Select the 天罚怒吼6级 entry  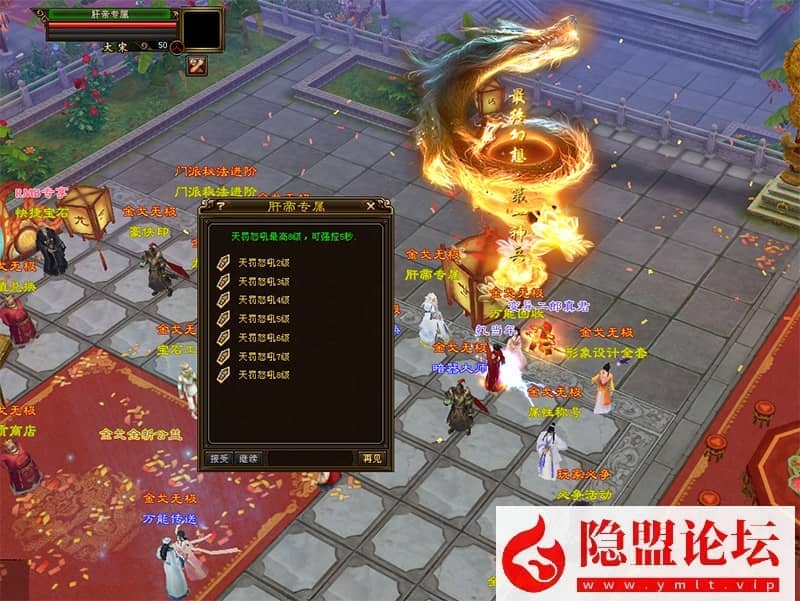coord(262,338)
